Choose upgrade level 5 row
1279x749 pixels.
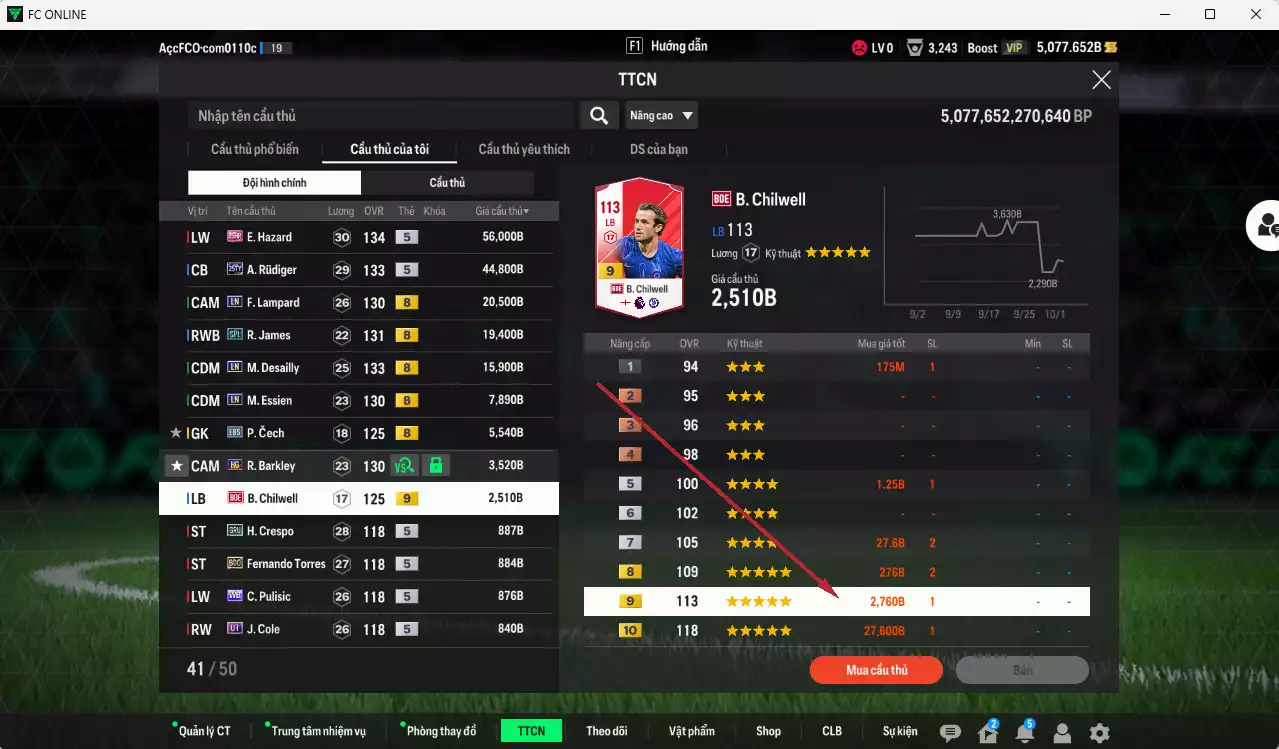pos(836,484)
